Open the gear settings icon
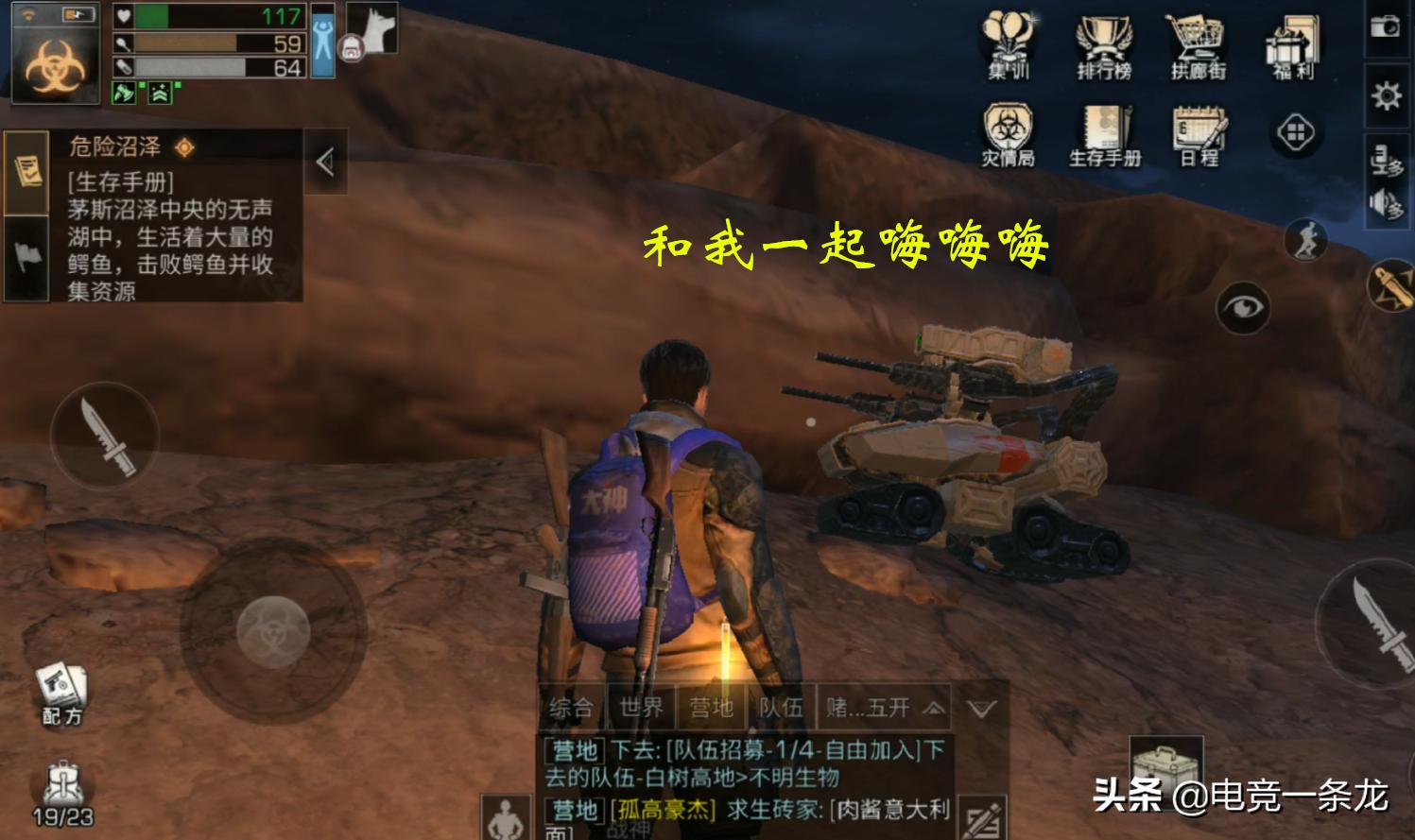1415x840 pixels. (1386, 95)
